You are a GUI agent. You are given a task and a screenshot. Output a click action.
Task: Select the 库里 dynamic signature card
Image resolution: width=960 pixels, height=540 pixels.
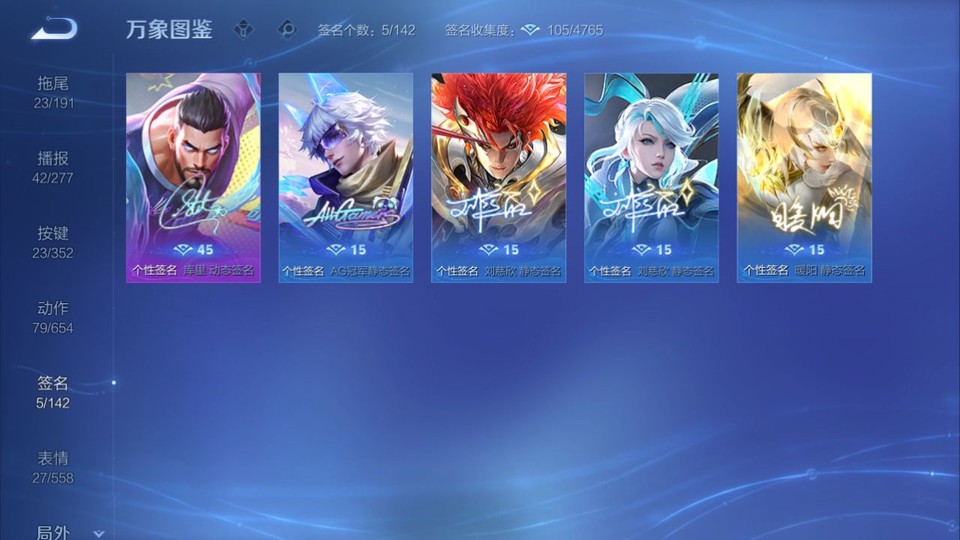tap(193, 177)
